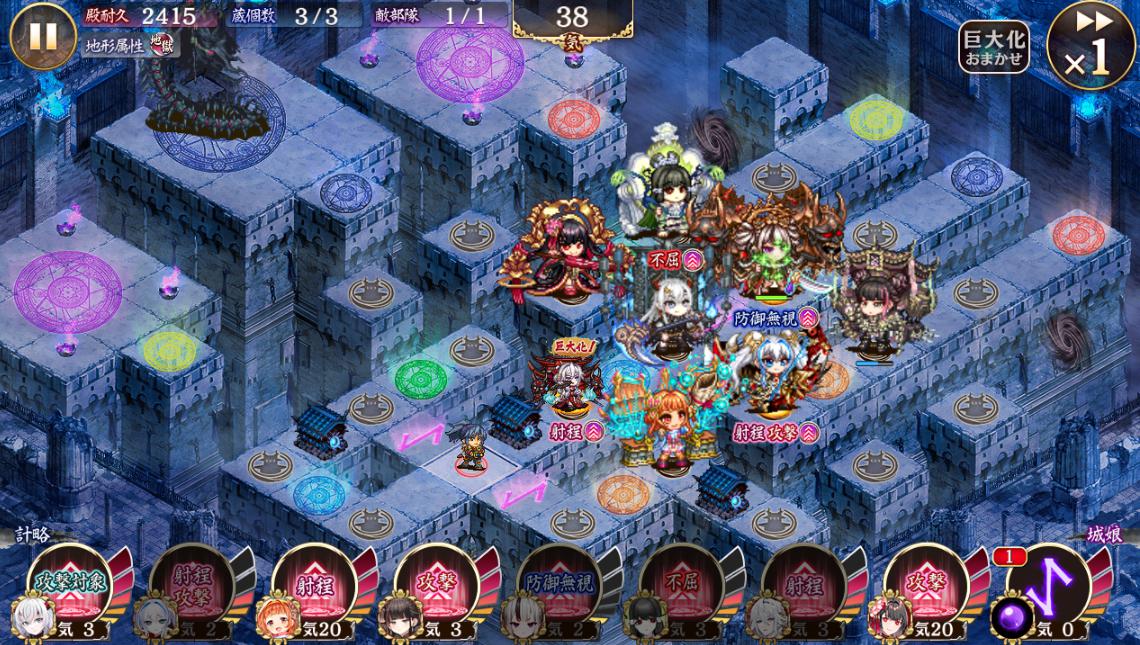Pause the battle
The image size is (1140, 645).
42,36
